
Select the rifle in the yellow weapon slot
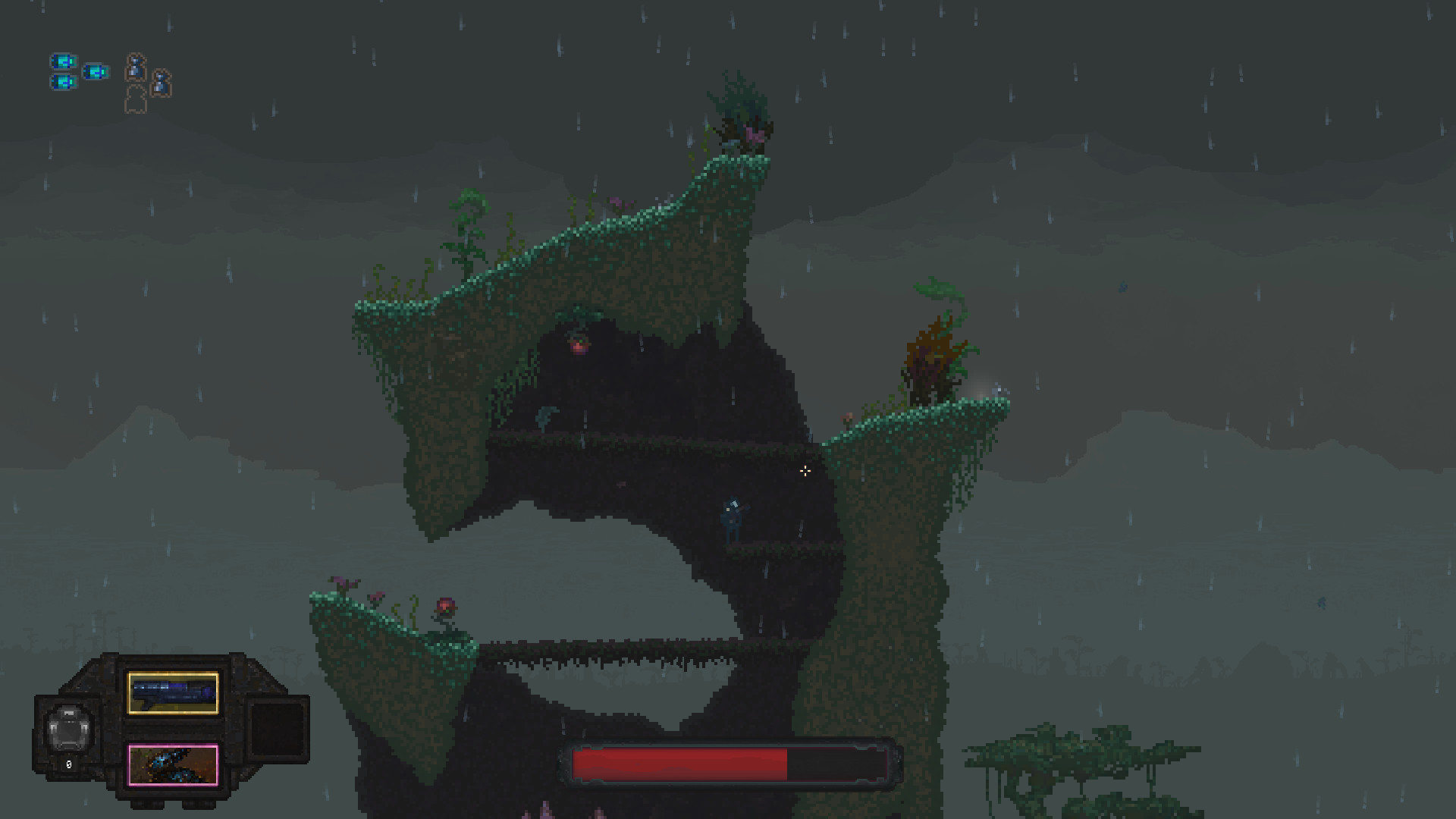click(172, 693)
